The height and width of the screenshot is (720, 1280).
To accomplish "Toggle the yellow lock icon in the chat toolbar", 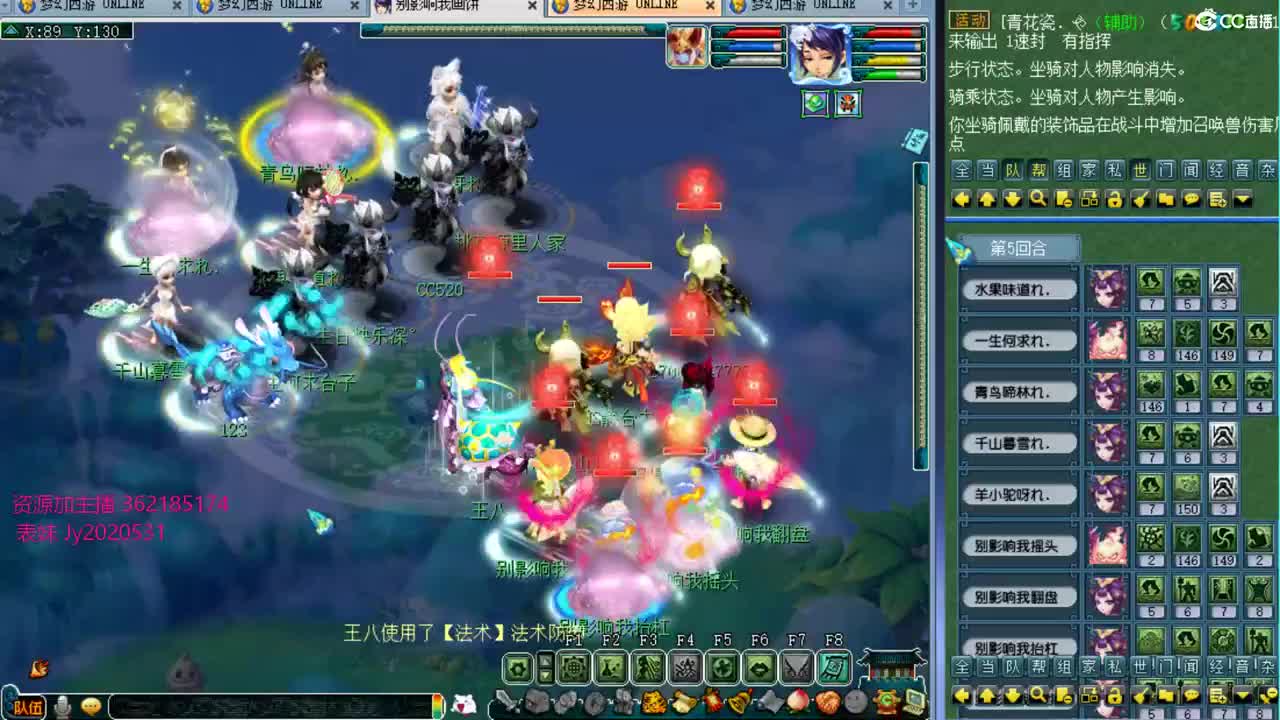I will point(1115,198).
